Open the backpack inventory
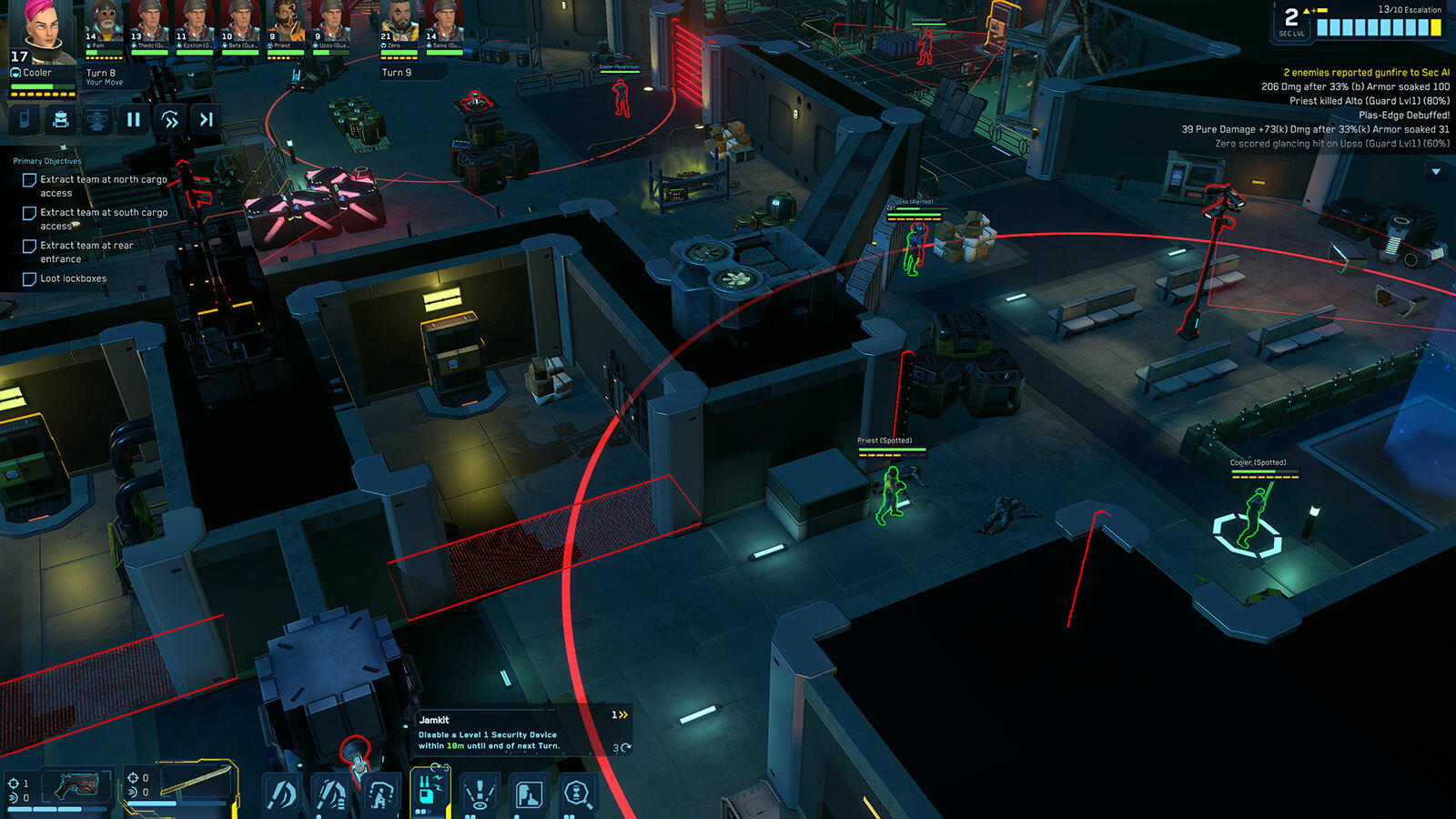This screenshot has width=1456, height=819. coord(61,119)
